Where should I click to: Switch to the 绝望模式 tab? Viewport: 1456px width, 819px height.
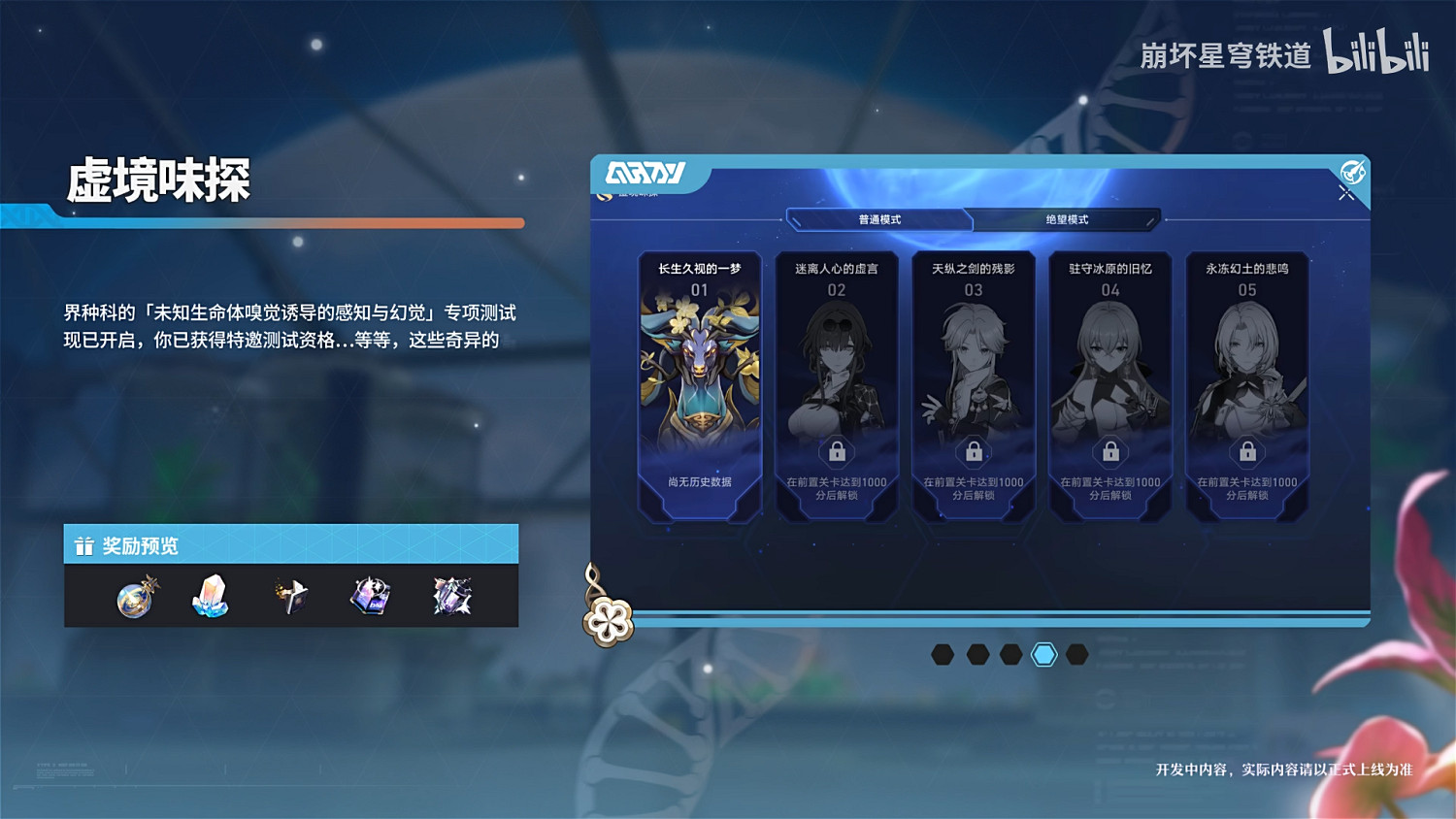pos(1064,220)
